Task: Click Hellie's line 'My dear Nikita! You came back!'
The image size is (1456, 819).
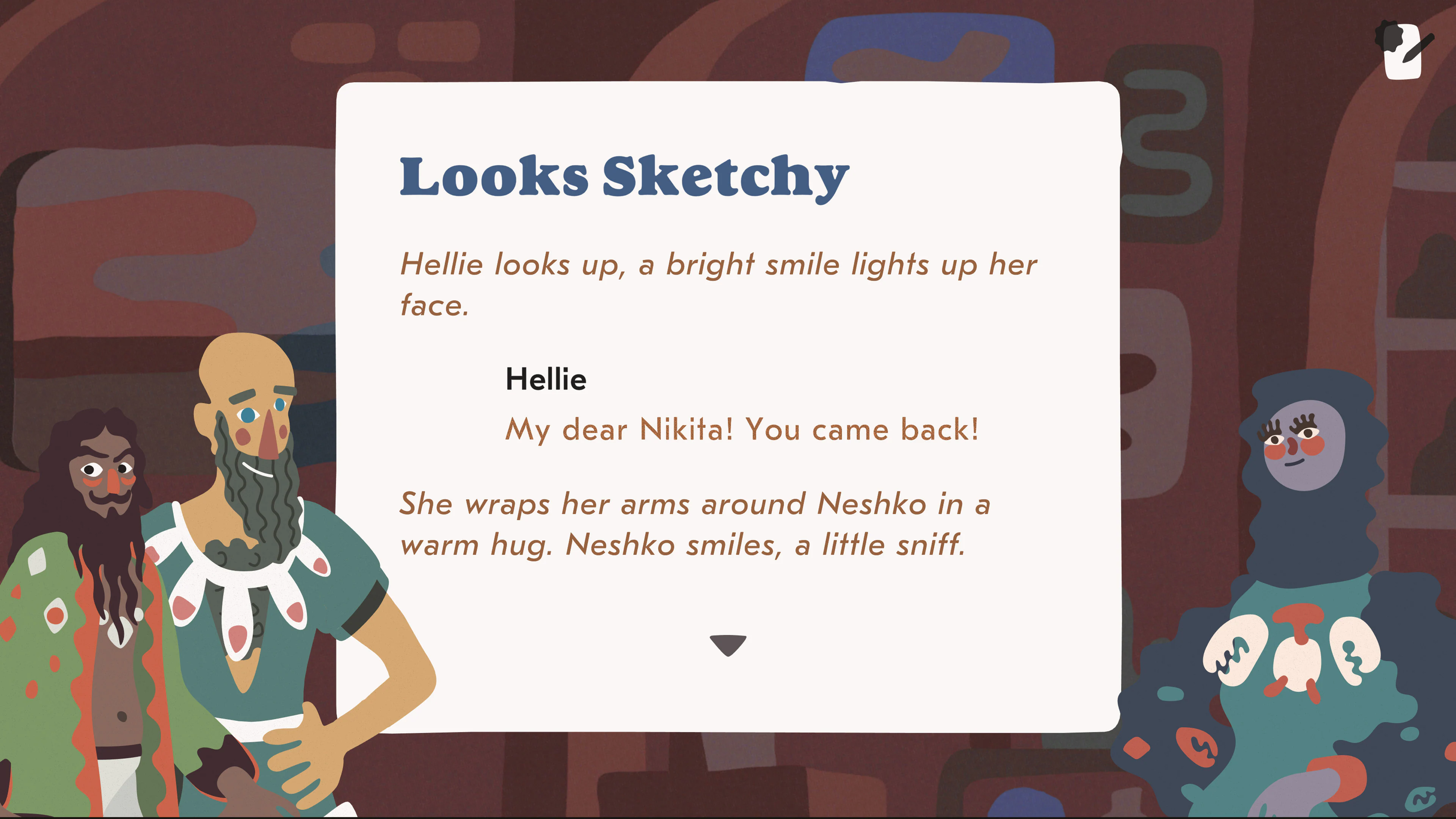Action: click(x=742, y=431)
